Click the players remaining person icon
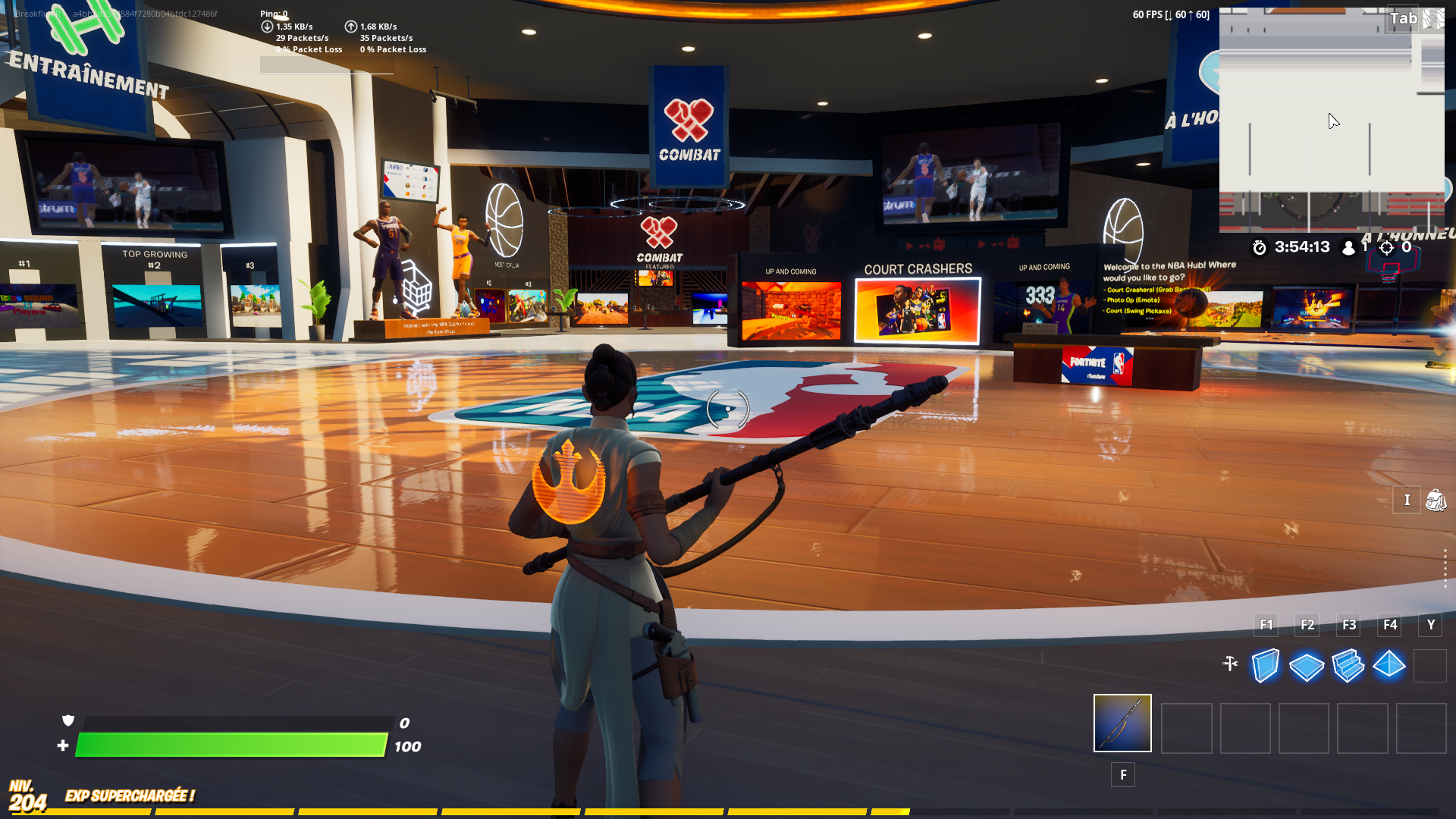The height and width of the screenshot is (819, 1456). (1349, 246)
